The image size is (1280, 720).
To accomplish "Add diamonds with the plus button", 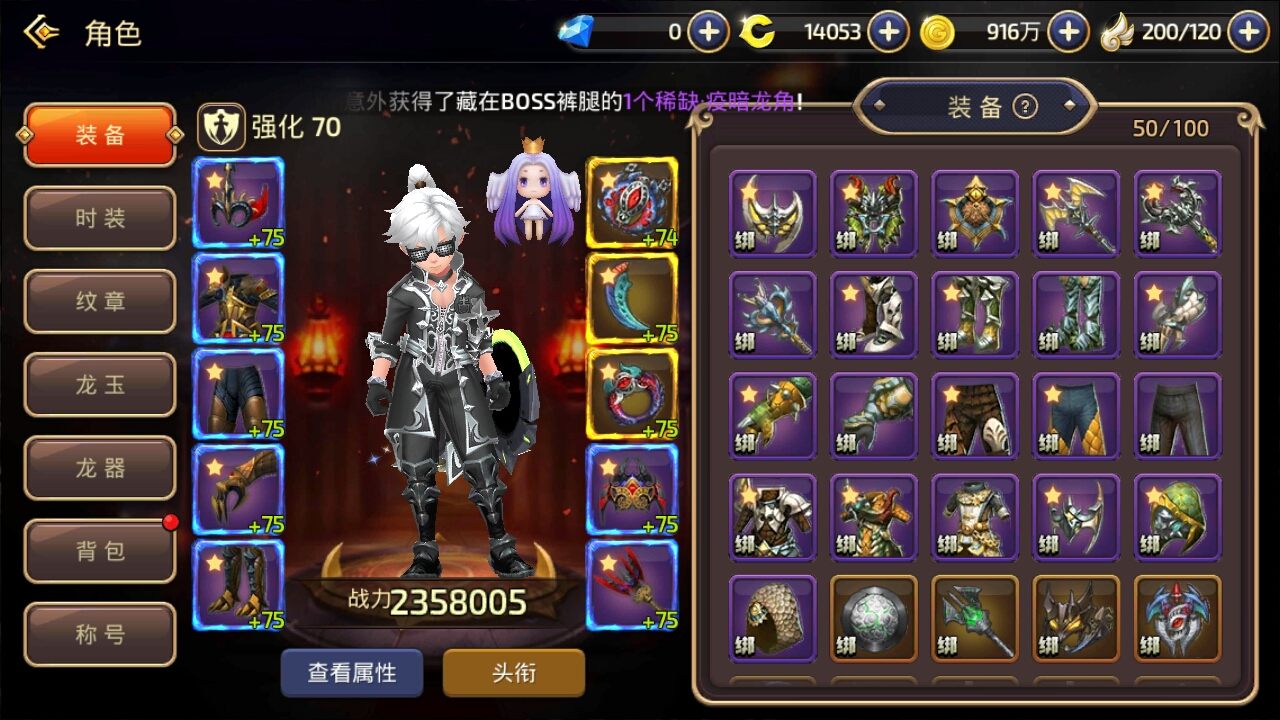I will click(x=708, y=32).
